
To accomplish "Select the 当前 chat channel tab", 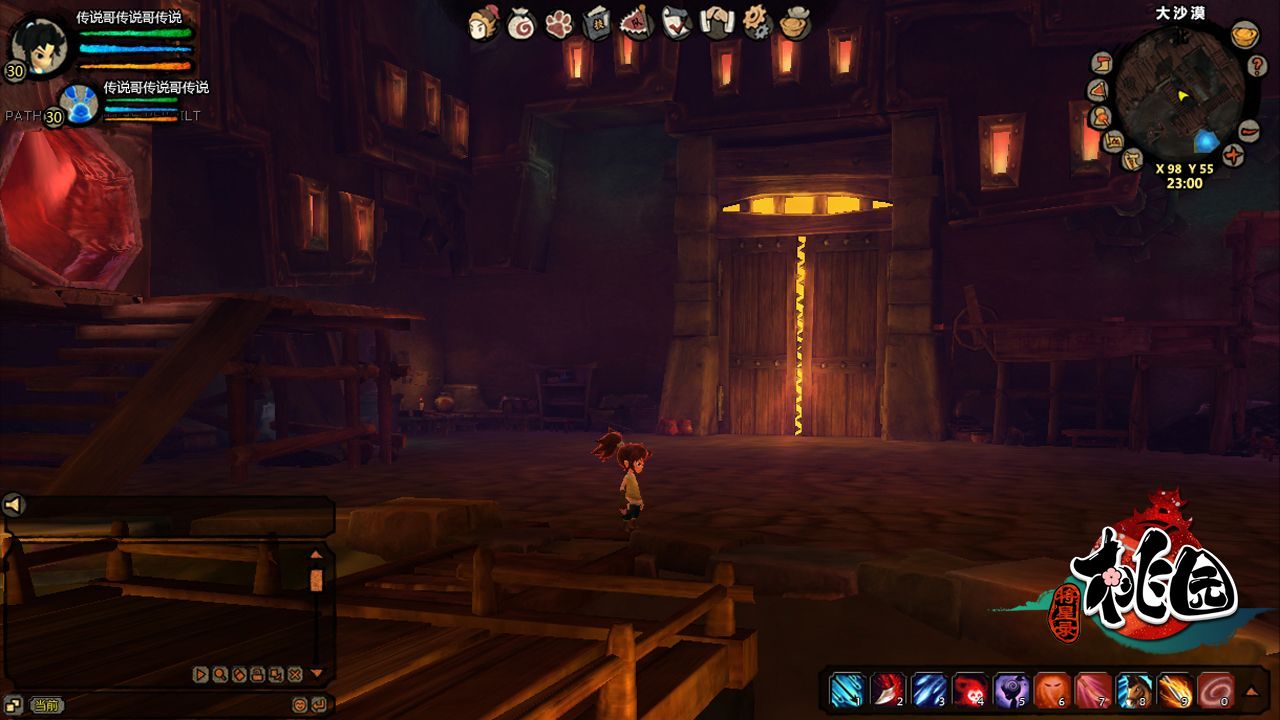I will [x=46, y=705].
